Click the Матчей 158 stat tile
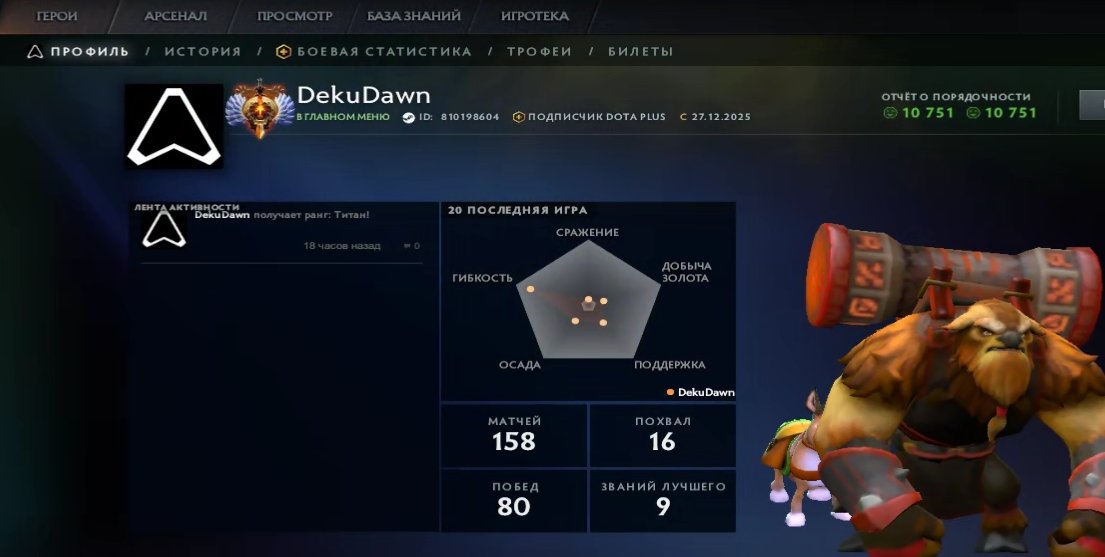Screen dimensions: 1105x557 [514, 434]
